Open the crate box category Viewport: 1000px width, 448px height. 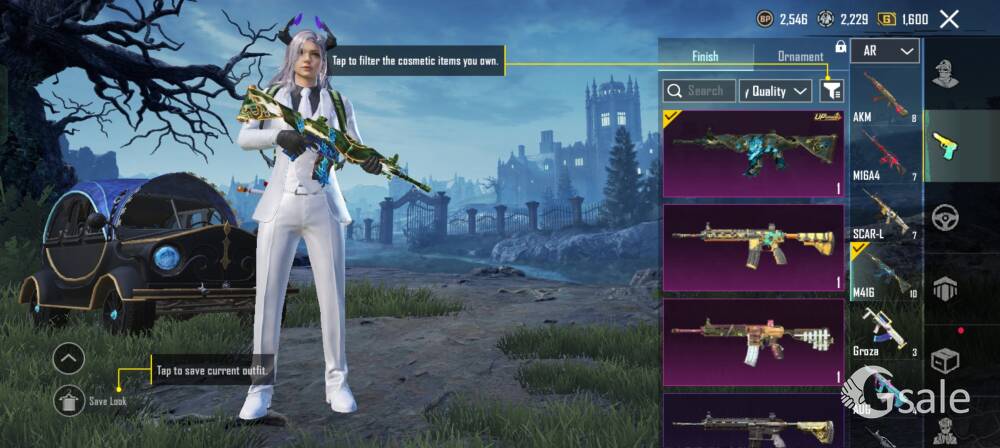pos(945,360)
